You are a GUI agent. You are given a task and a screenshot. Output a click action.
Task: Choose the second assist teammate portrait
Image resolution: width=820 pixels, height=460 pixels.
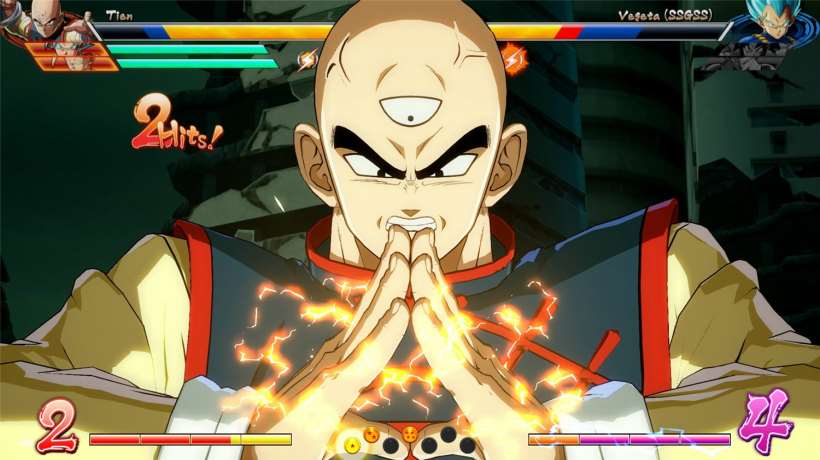(76, 60)
